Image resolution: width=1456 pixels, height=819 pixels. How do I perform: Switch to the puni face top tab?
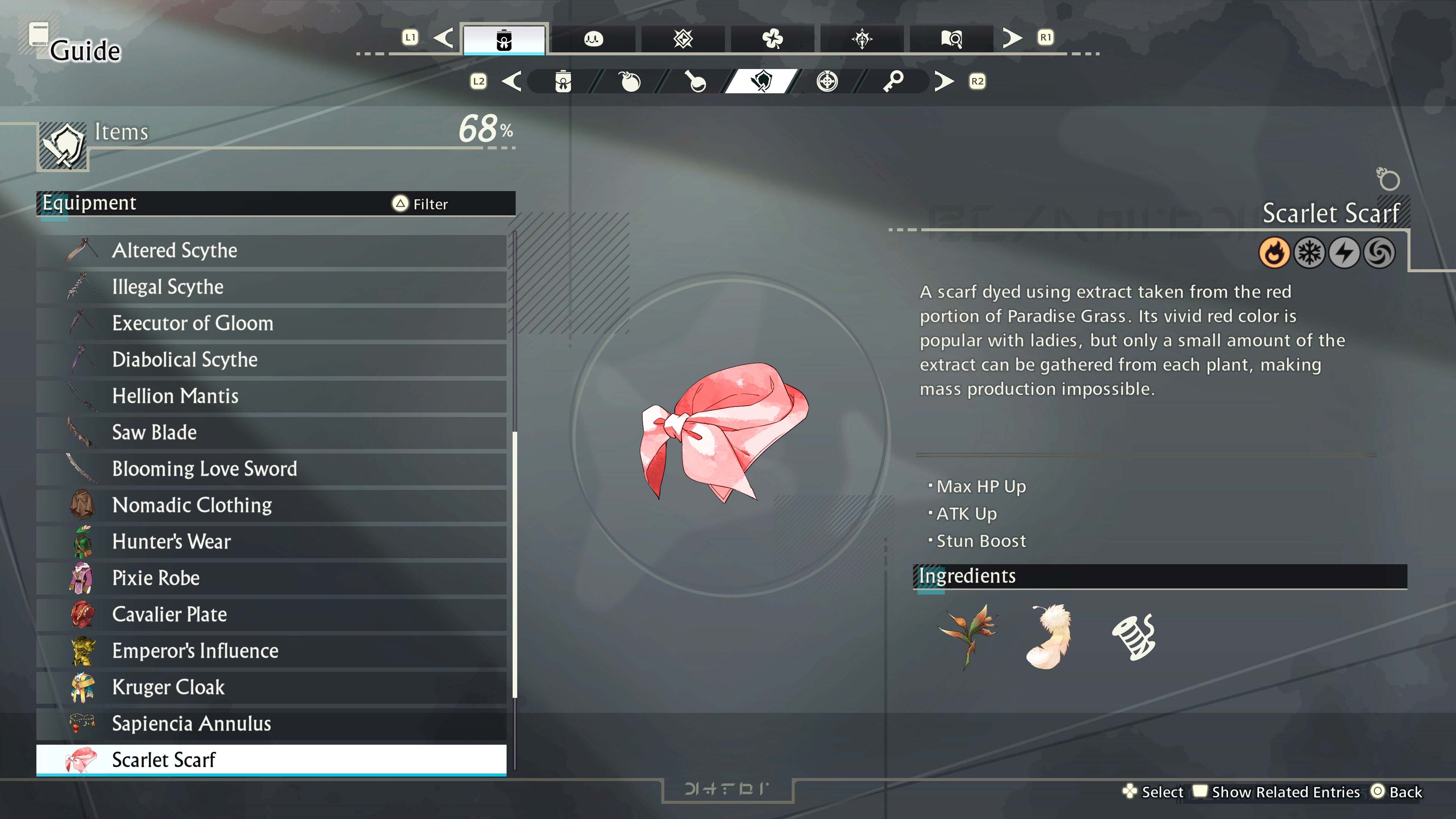(x=593, y=39)
